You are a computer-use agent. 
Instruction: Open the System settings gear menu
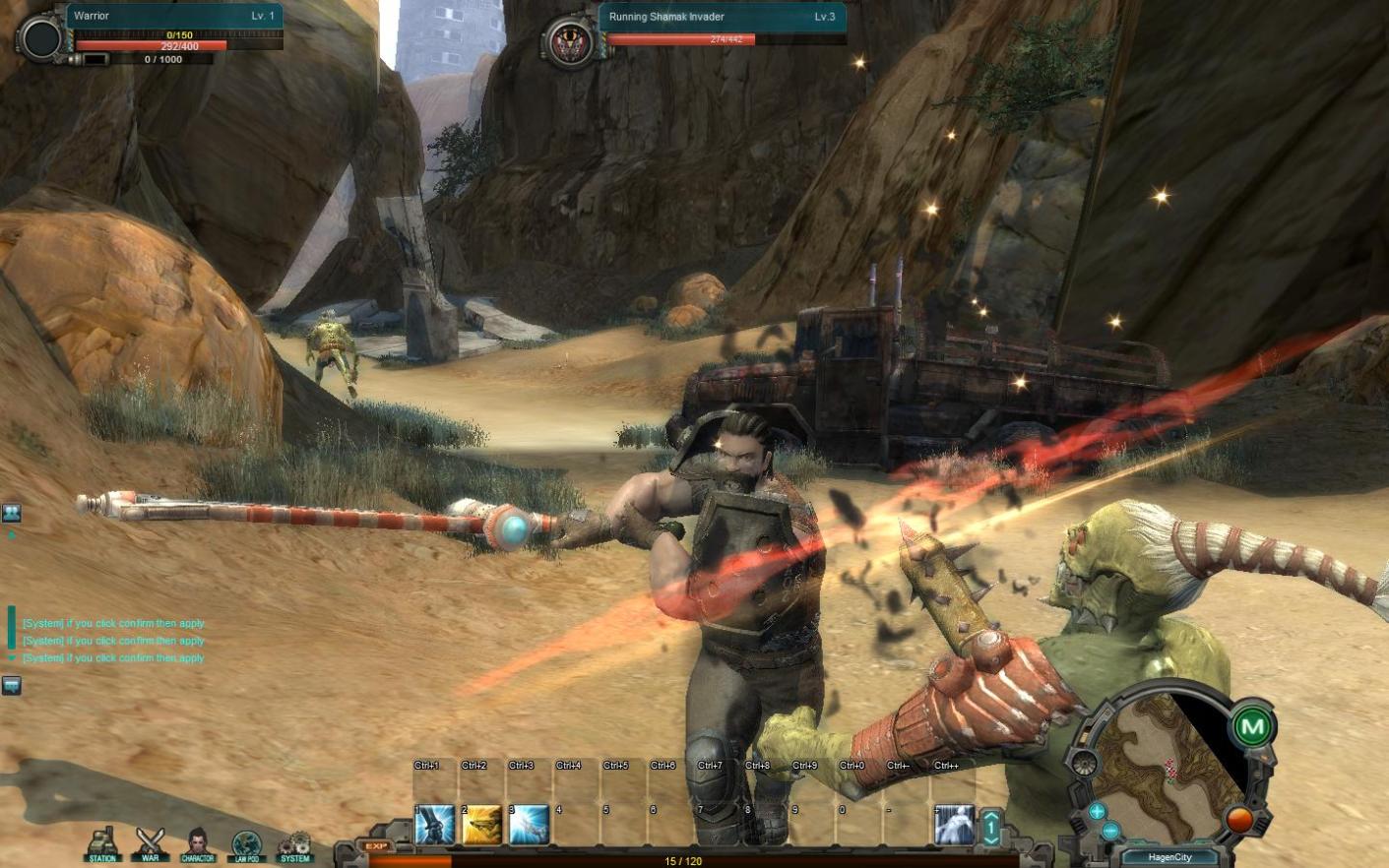(x=294, y=843)
